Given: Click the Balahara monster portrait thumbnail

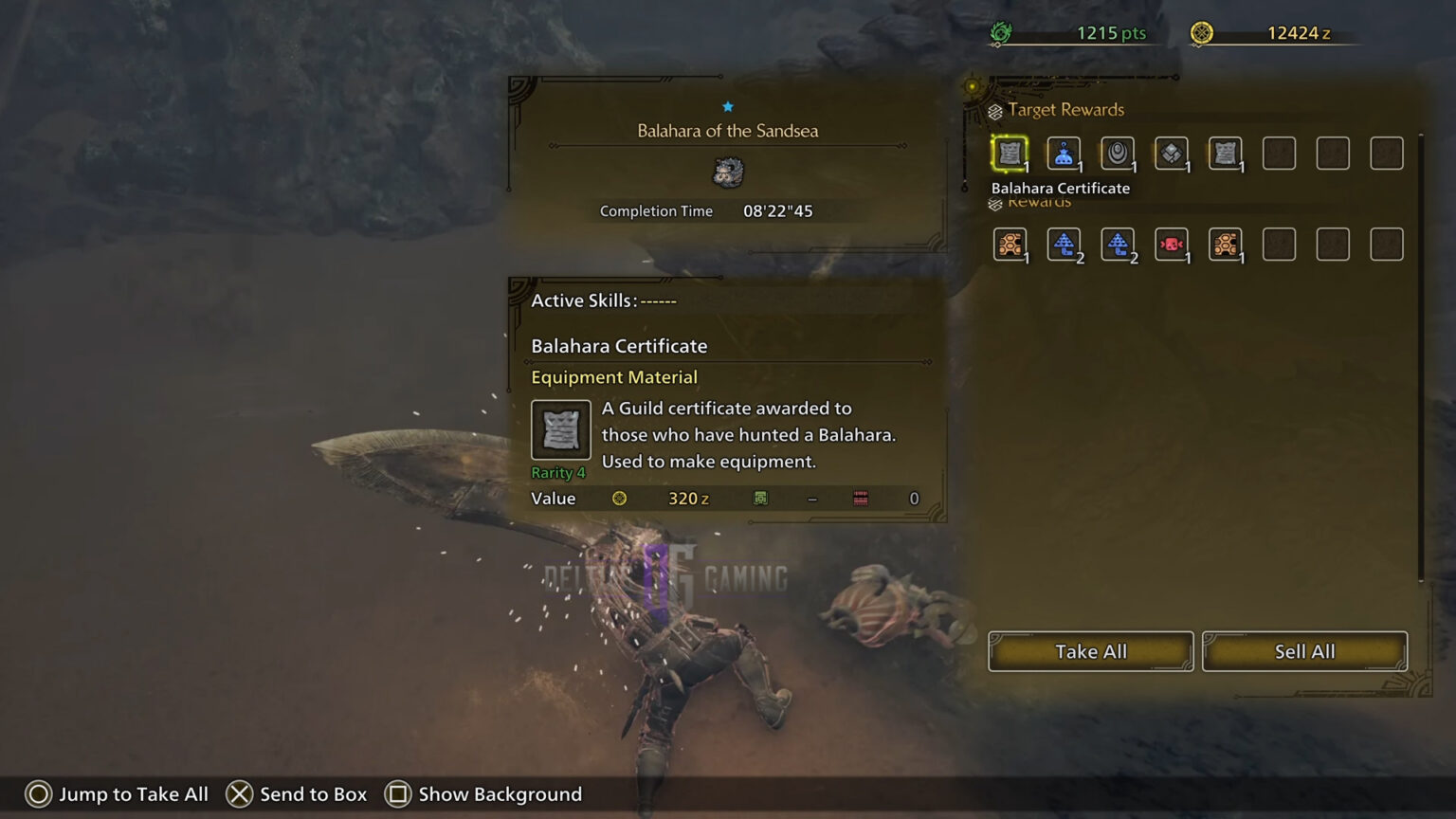Looking at the screenshot, I should tap(727, 173).
